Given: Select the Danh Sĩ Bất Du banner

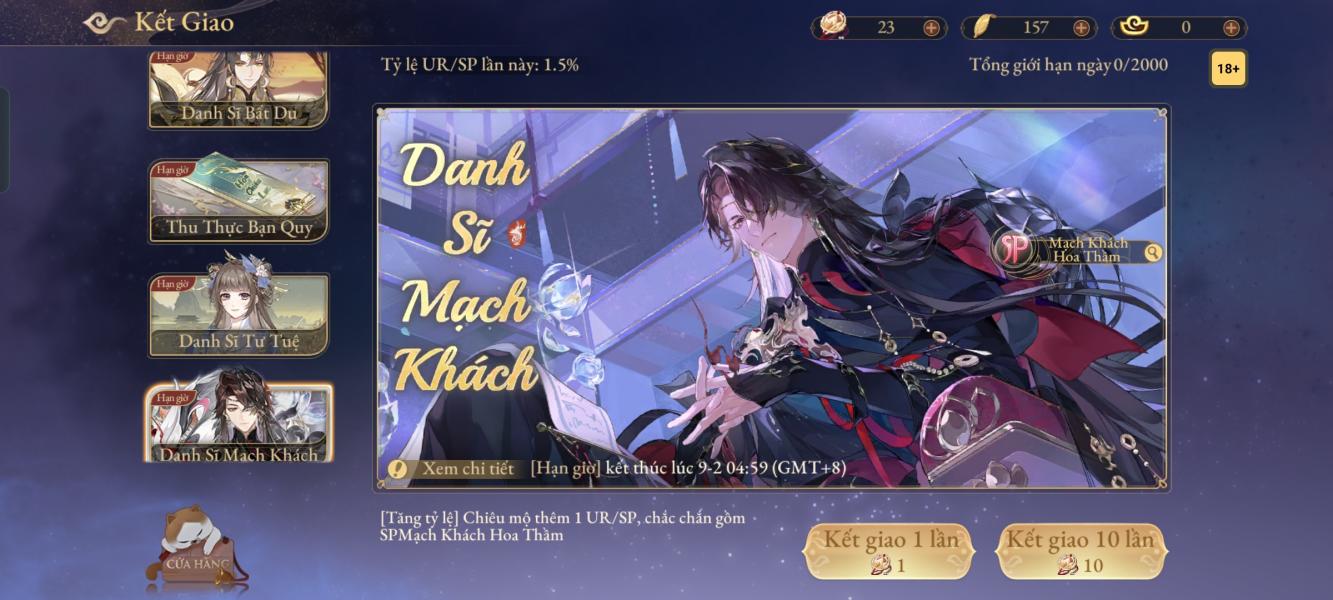Looking at the screenshot, I should (238, 89).
